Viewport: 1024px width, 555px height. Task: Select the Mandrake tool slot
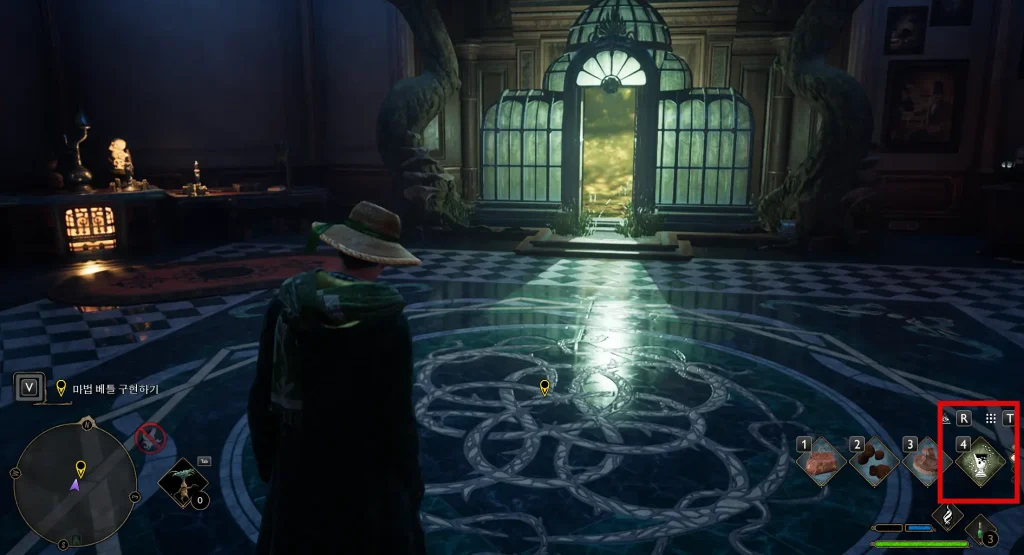coord(184,485)
